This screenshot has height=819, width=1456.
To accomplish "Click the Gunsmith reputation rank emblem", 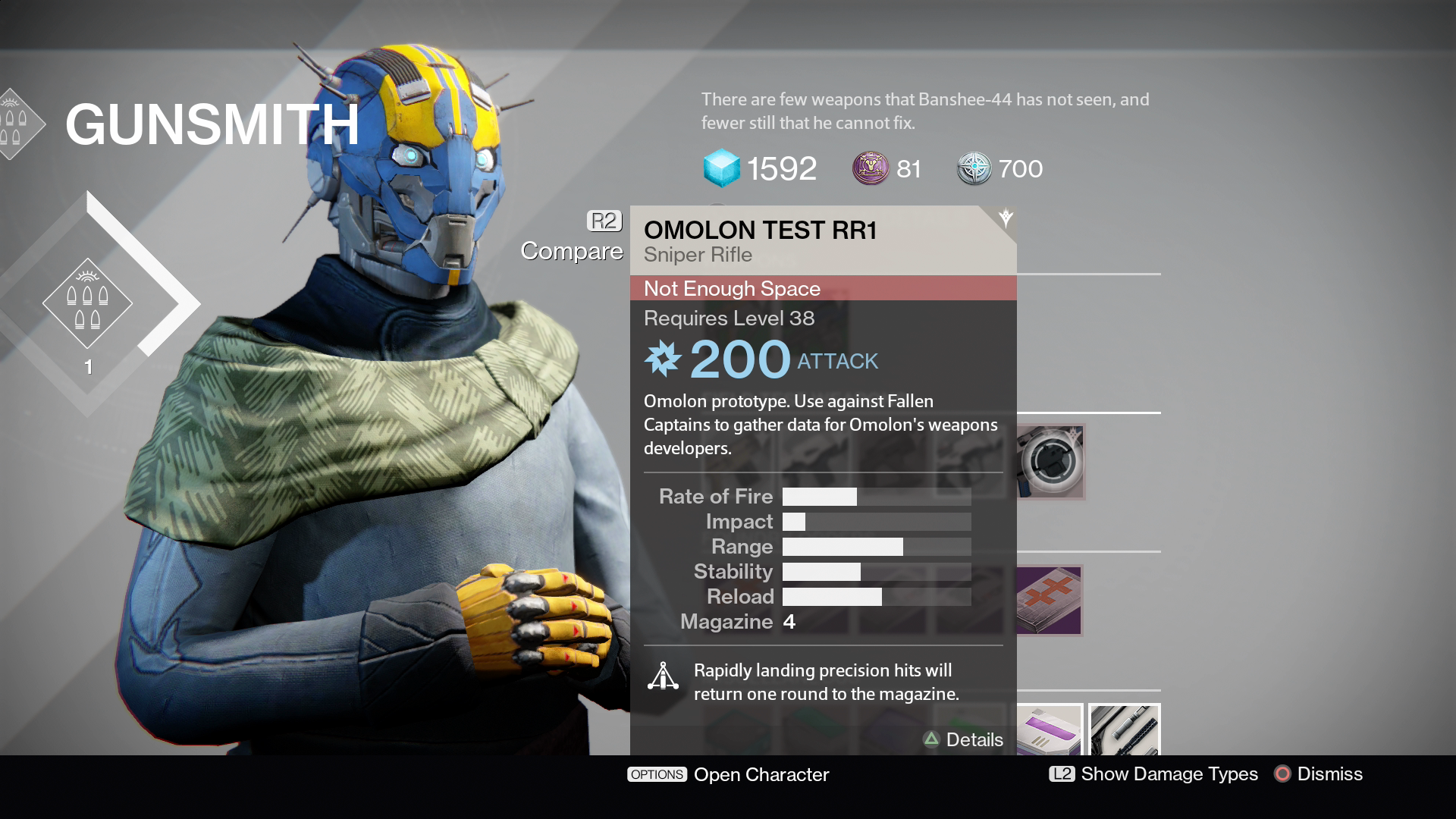I will point(87,303).
